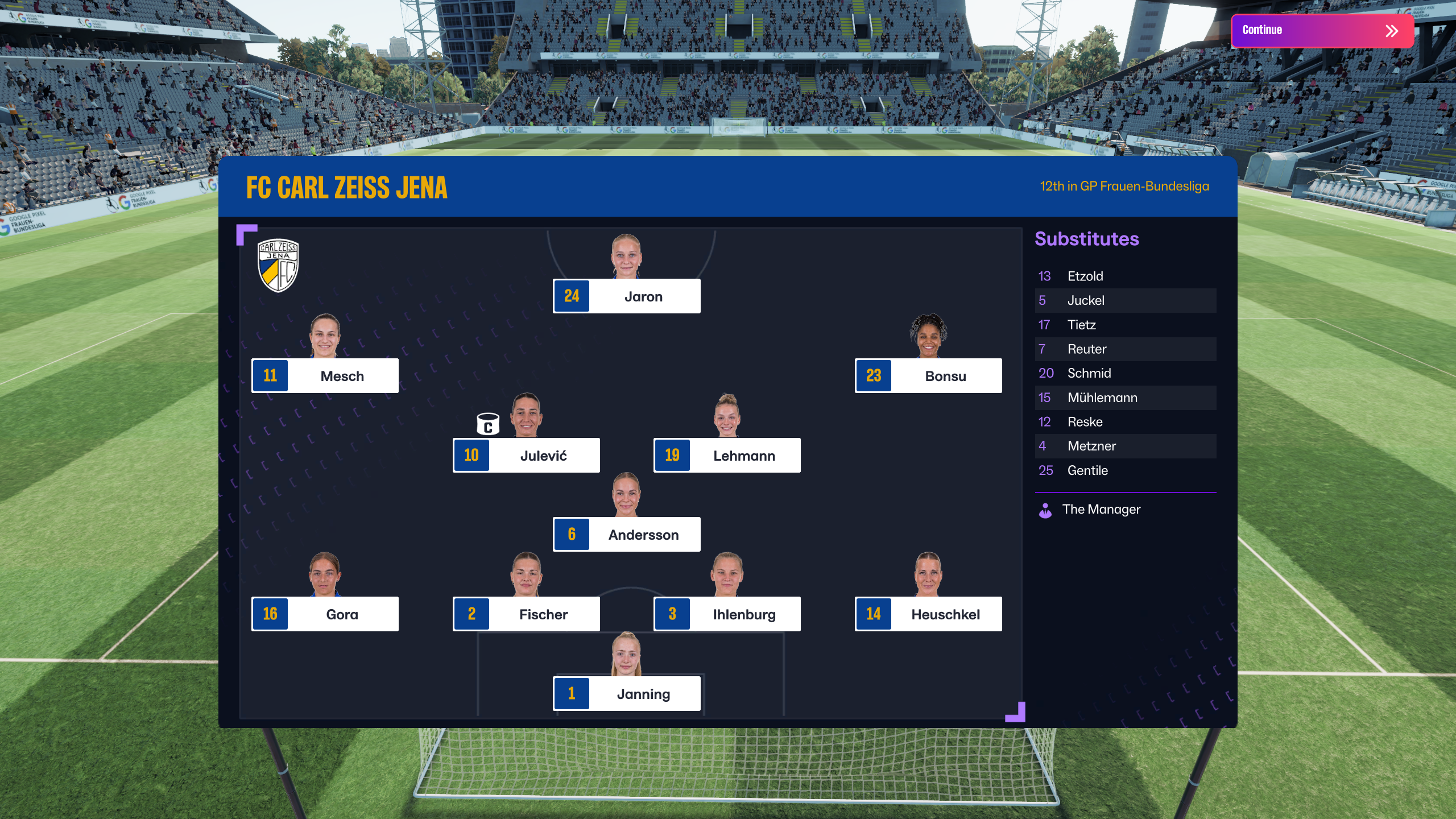Click The Manager entry below substitutes

[1102, 509]
